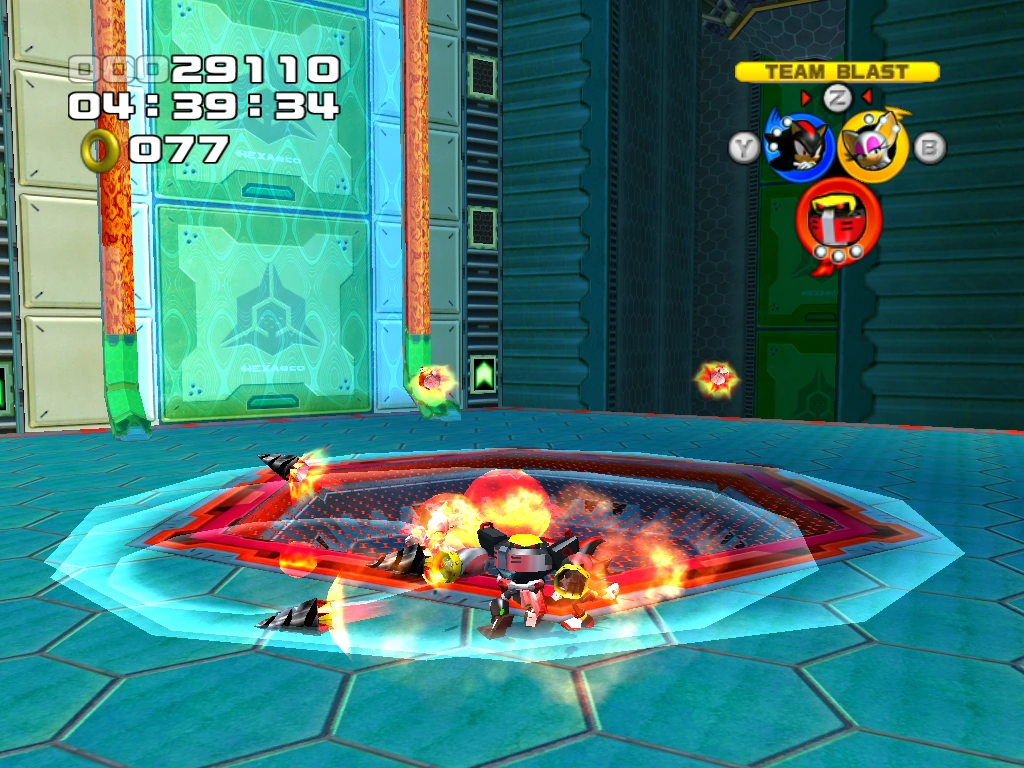Activate the Team Blast gauge
Screen dimensions: 1024x768
pos(837,72)
